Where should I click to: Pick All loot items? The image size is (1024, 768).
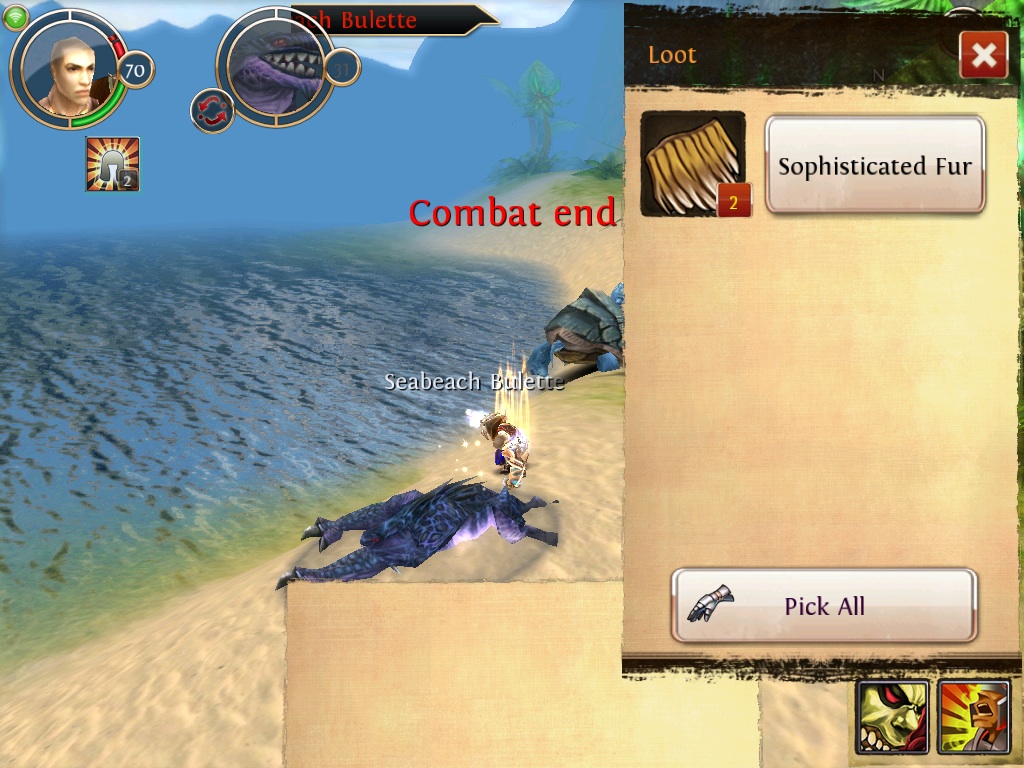click(824, 606)
